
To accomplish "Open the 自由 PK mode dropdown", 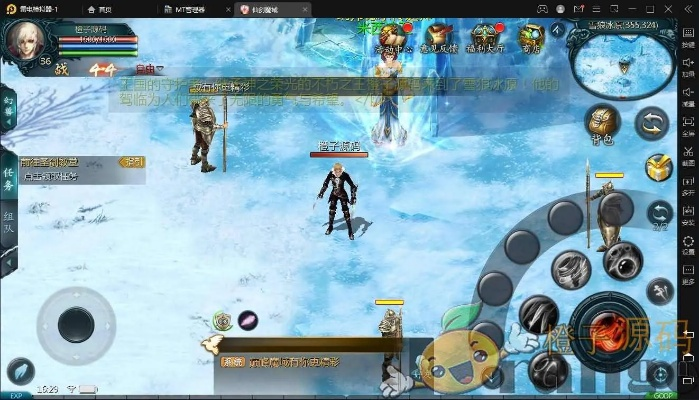I will pyautogui.click(x=150, y=69).
